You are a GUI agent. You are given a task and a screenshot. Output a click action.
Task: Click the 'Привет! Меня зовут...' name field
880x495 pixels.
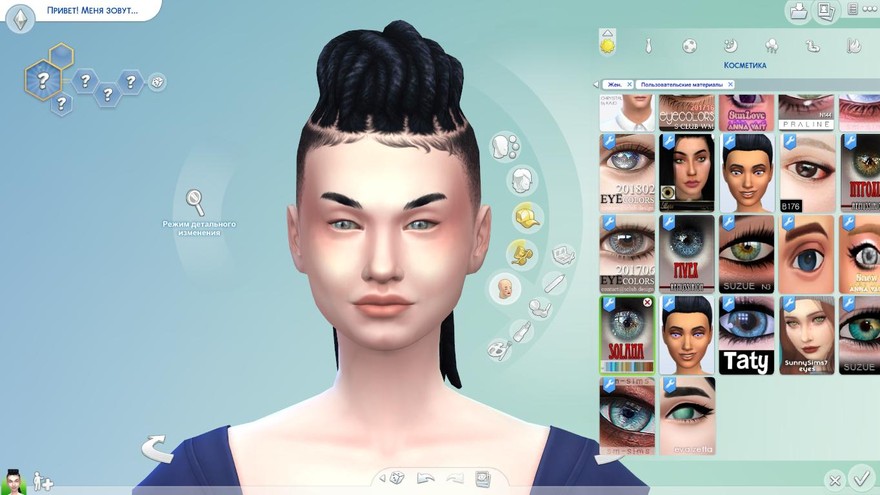pos(92,11)
